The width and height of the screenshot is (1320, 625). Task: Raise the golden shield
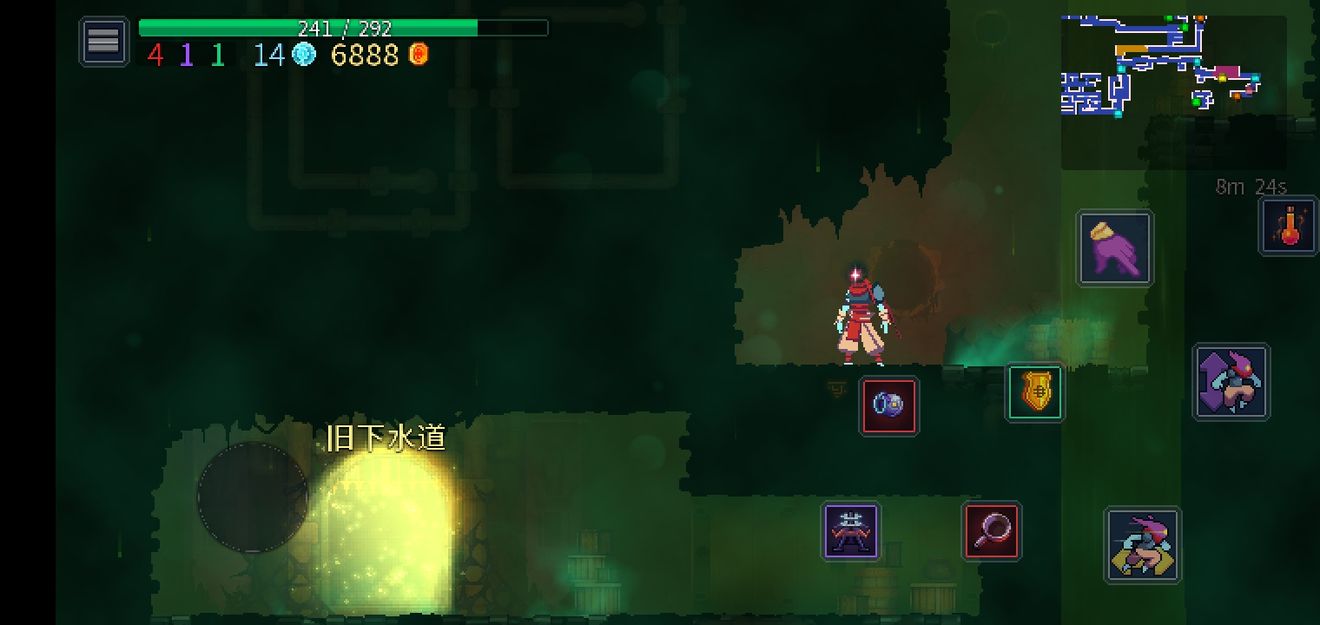click(1034, 392)
